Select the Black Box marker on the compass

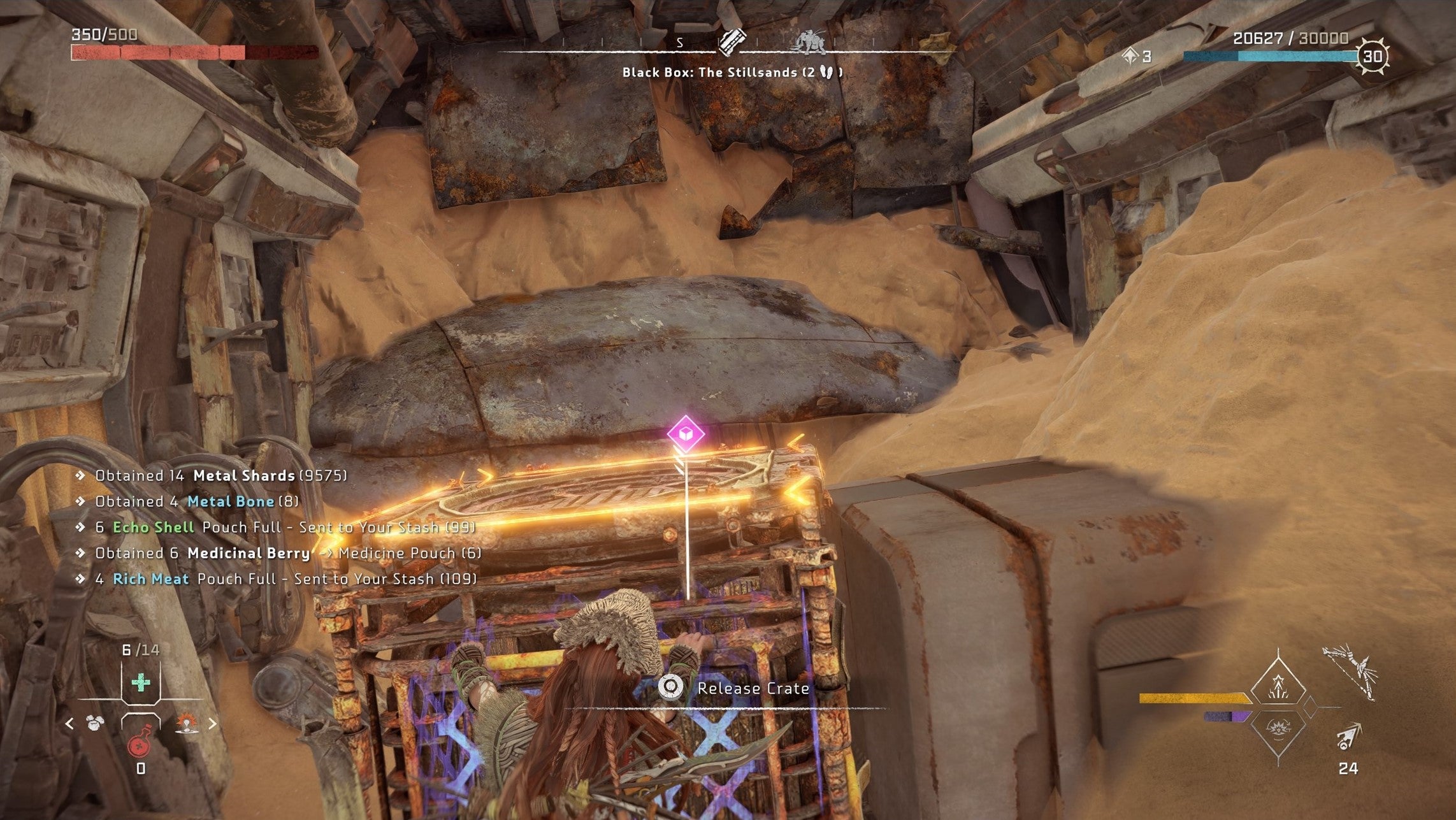pos(732,42)
